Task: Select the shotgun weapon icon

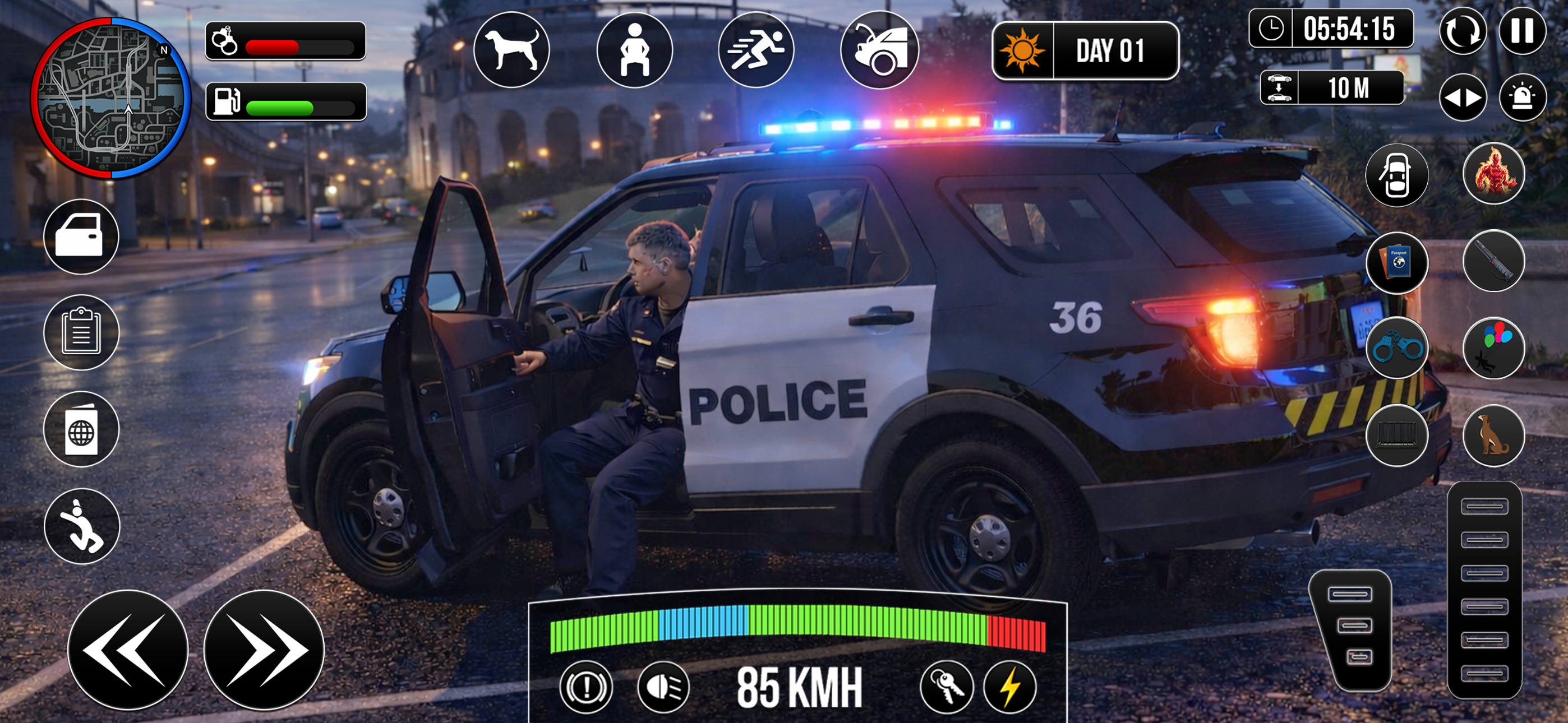Action: click(1495, 262)
